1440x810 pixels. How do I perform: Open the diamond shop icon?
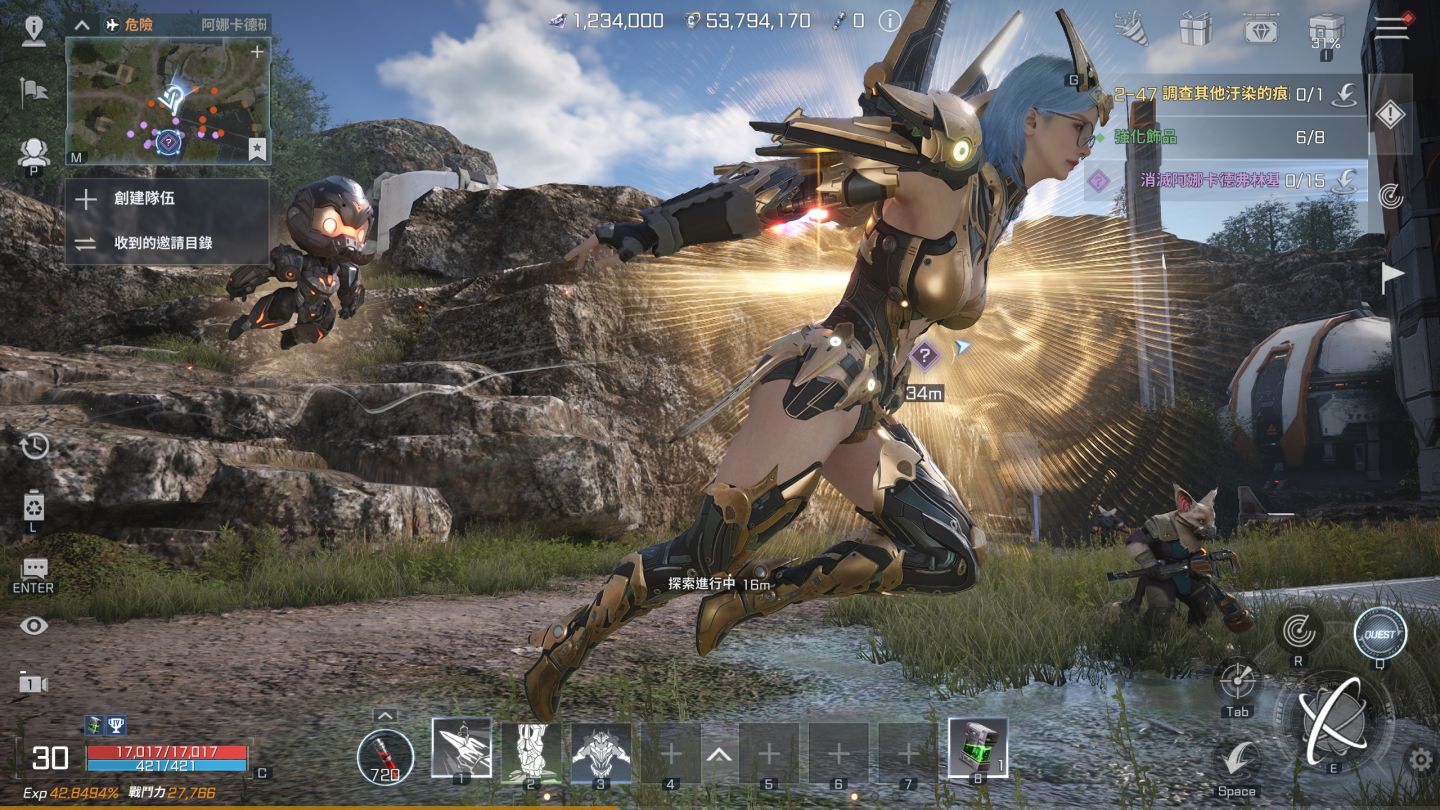coord(1260,29)
